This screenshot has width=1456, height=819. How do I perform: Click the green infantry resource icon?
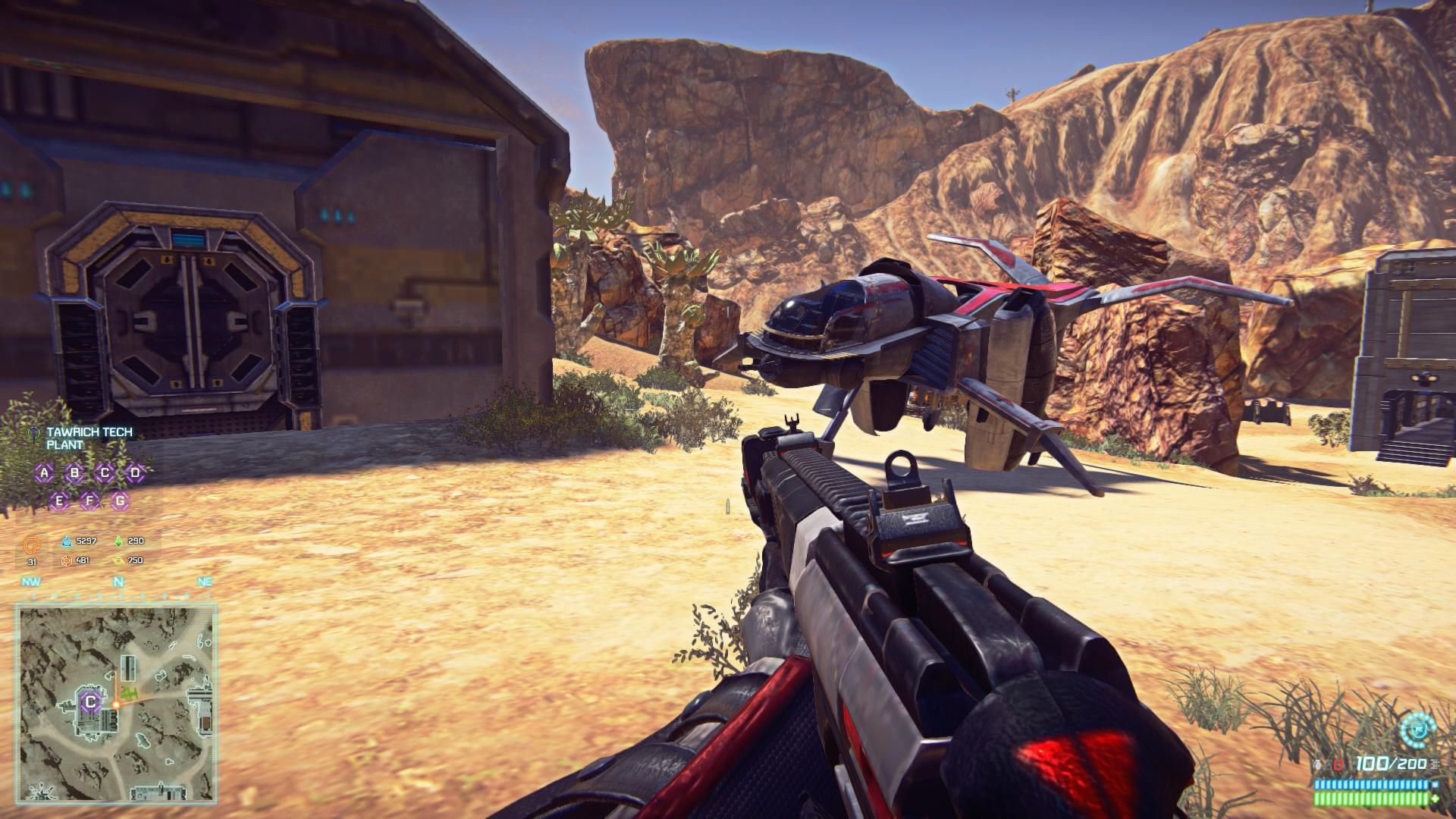(x=118, y=541)
